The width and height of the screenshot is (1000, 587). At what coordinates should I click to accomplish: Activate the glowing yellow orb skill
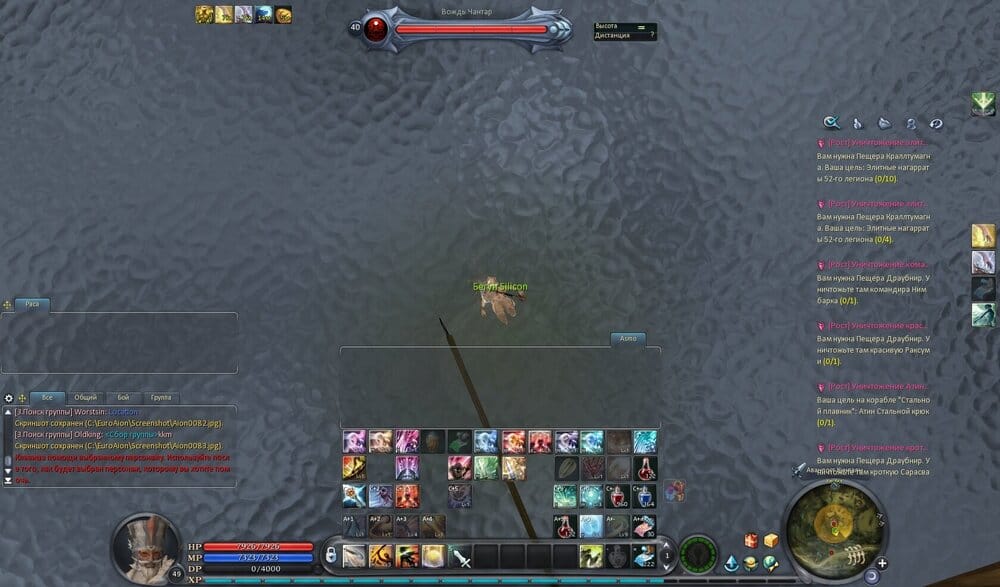pyautogui.click(x=433, y=556)
